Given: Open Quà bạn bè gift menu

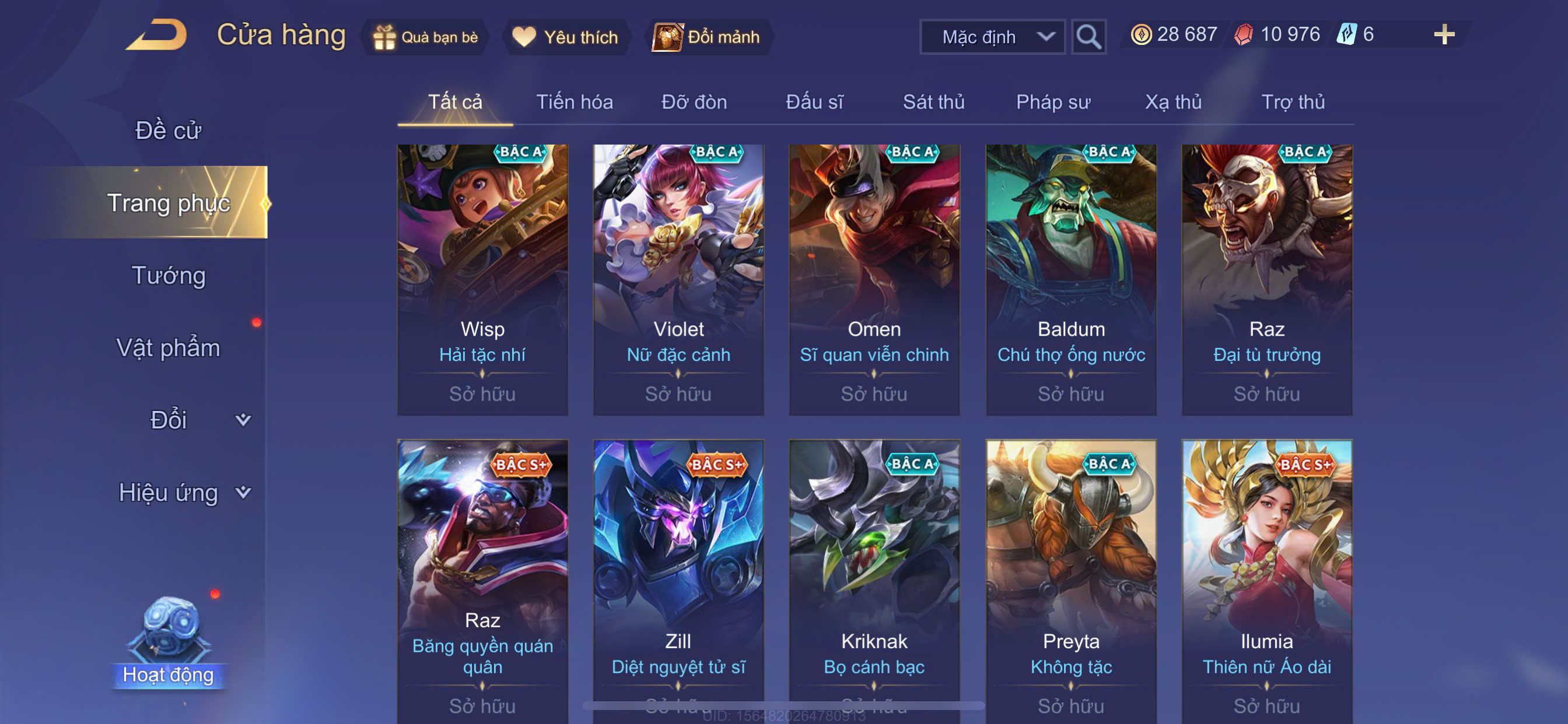Looking at the screenshot, I should pos(426,37).
